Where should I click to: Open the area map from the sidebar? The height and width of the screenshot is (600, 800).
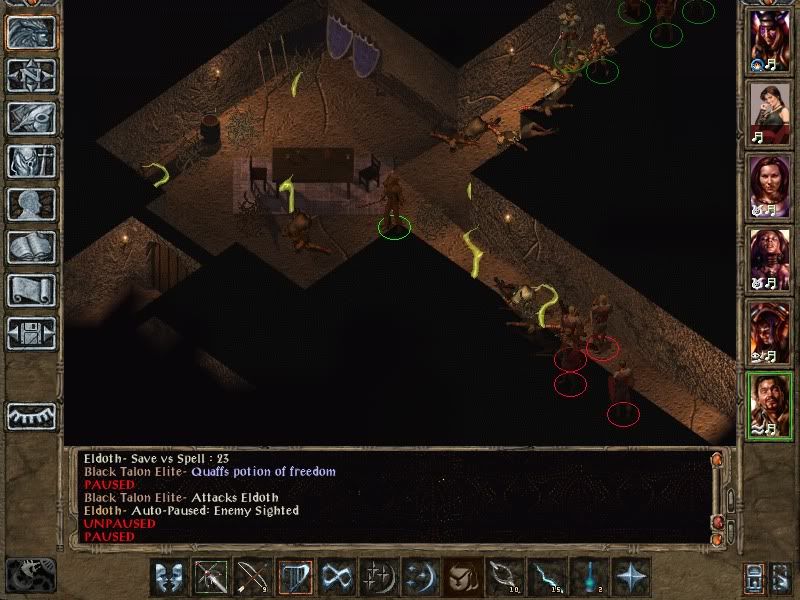[x=31, y=74]
